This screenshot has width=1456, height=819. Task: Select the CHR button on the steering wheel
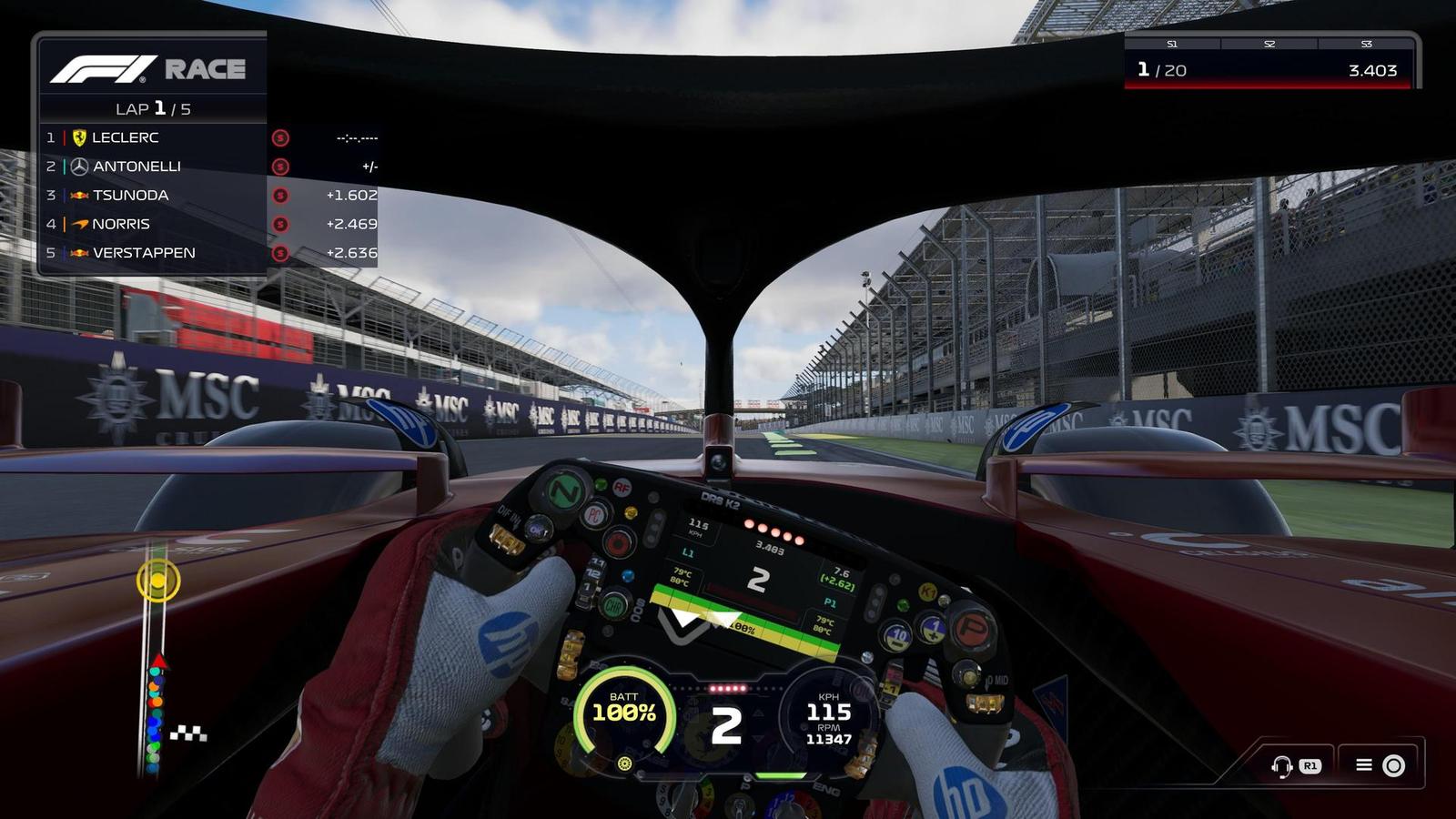point(614,605)
